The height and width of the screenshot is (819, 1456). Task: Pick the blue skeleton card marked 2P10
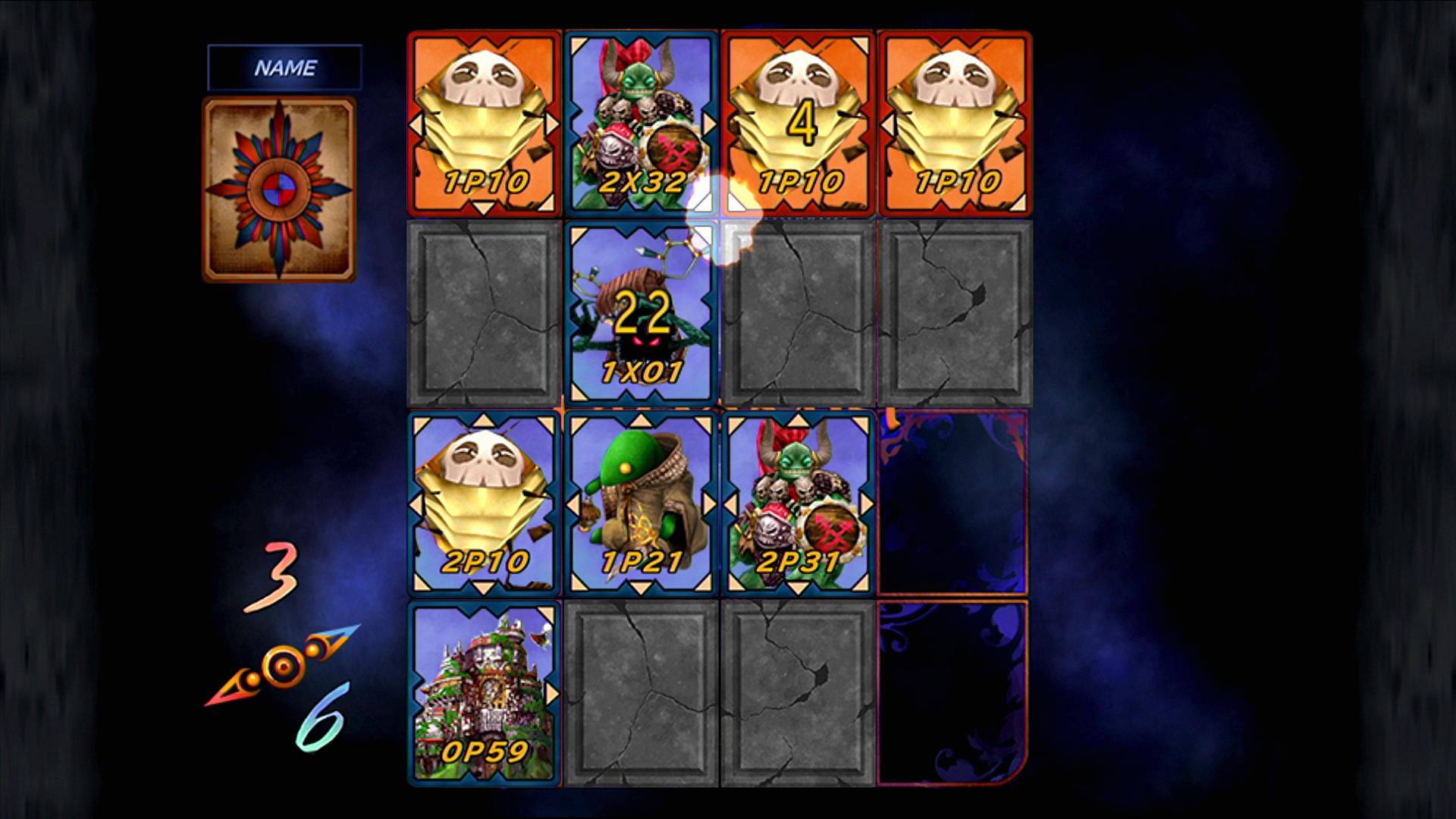coord(485,504)
